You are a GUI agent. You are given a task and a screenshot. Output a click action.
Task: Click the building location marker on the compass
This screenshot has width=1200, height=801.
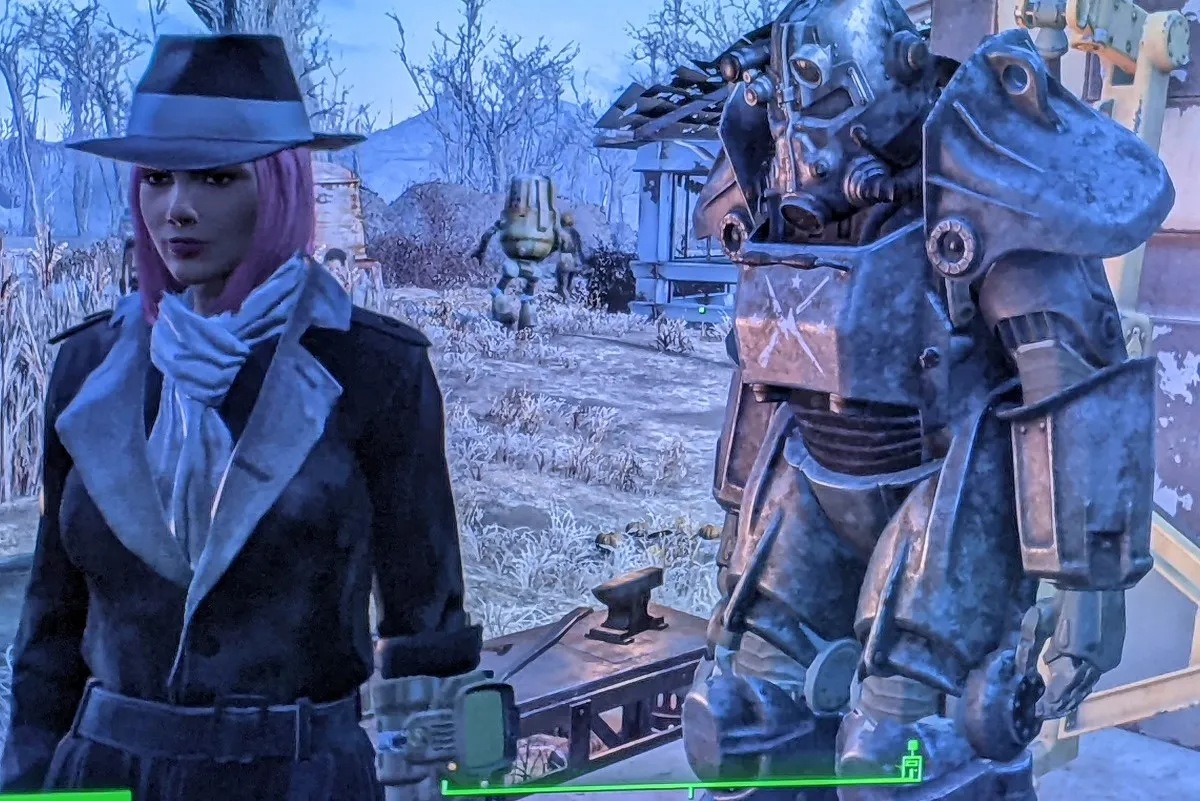(910, 765)
